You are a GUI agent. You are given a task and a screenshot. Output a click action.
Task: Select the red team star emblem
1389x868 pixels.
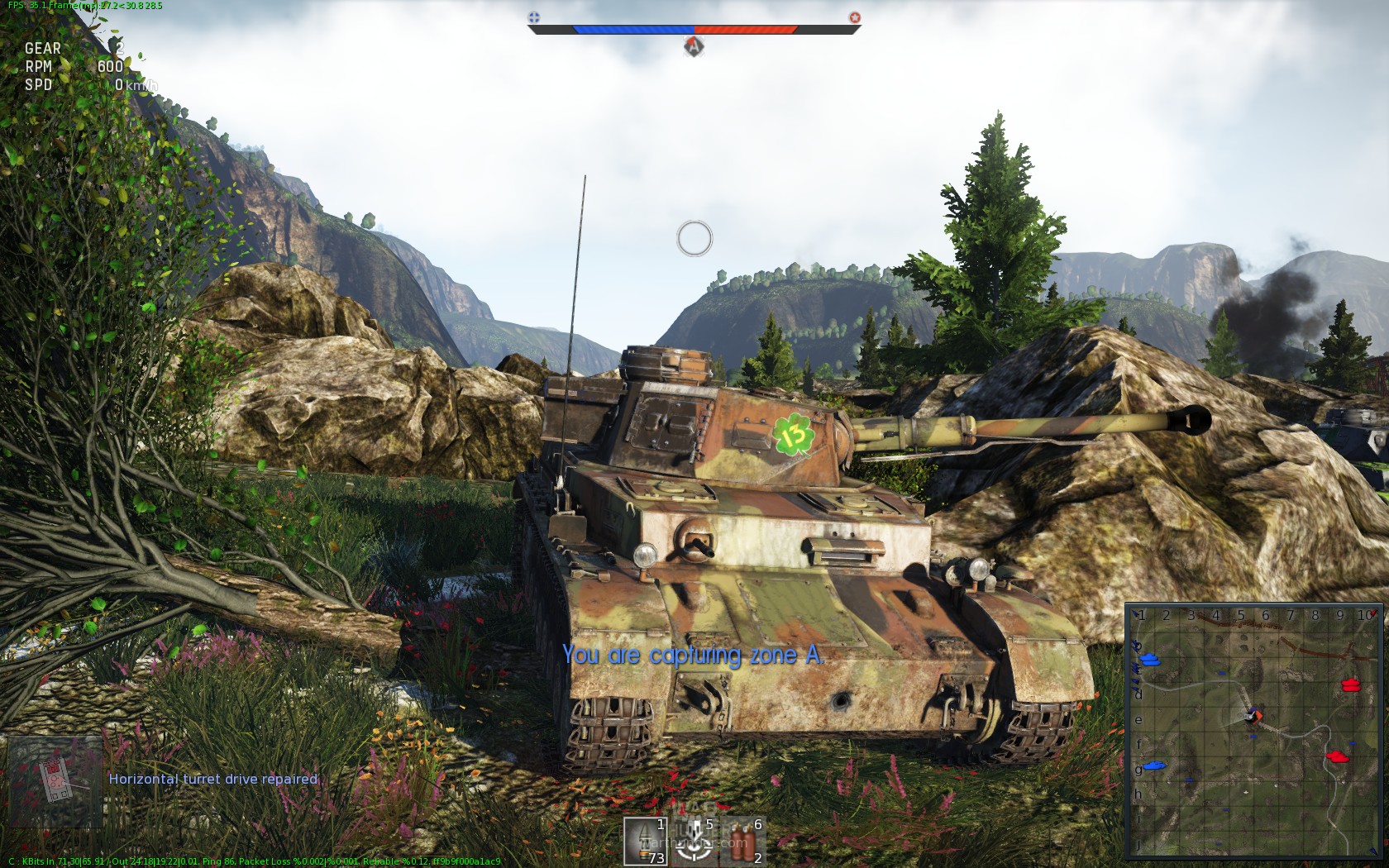(855, 17)
